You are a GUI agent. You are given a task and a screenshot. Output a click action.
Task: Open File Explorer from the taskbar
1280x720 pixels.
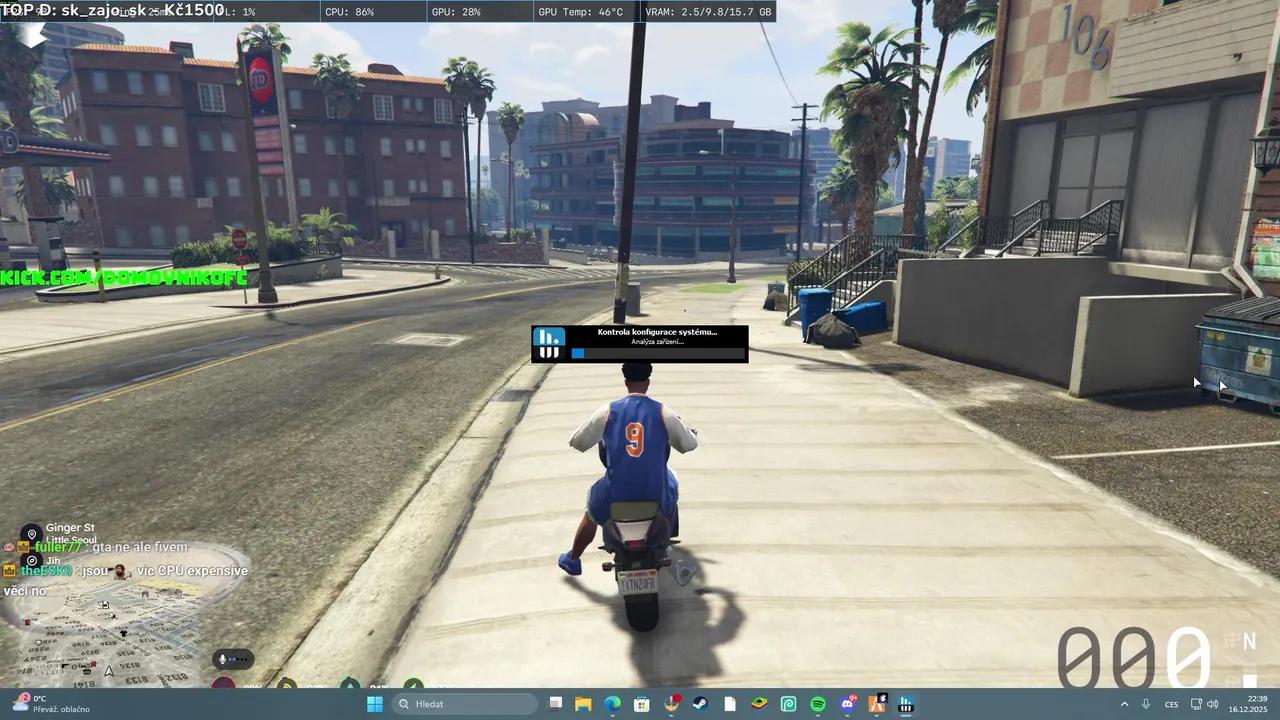(583, 703)
